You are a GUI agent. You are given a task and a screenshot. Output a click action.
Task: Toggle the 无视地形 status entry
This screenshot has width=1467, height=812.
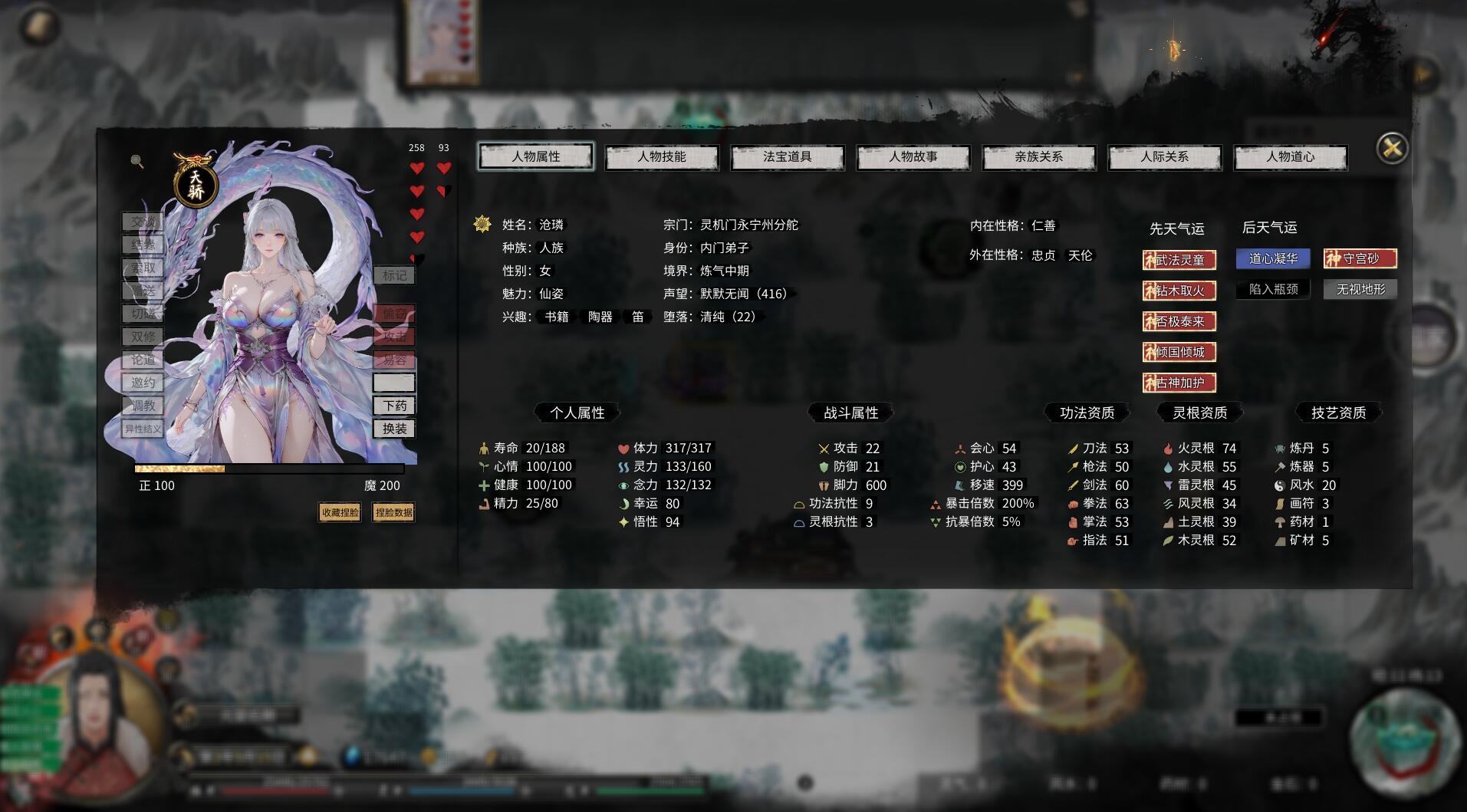point(1360,289)
